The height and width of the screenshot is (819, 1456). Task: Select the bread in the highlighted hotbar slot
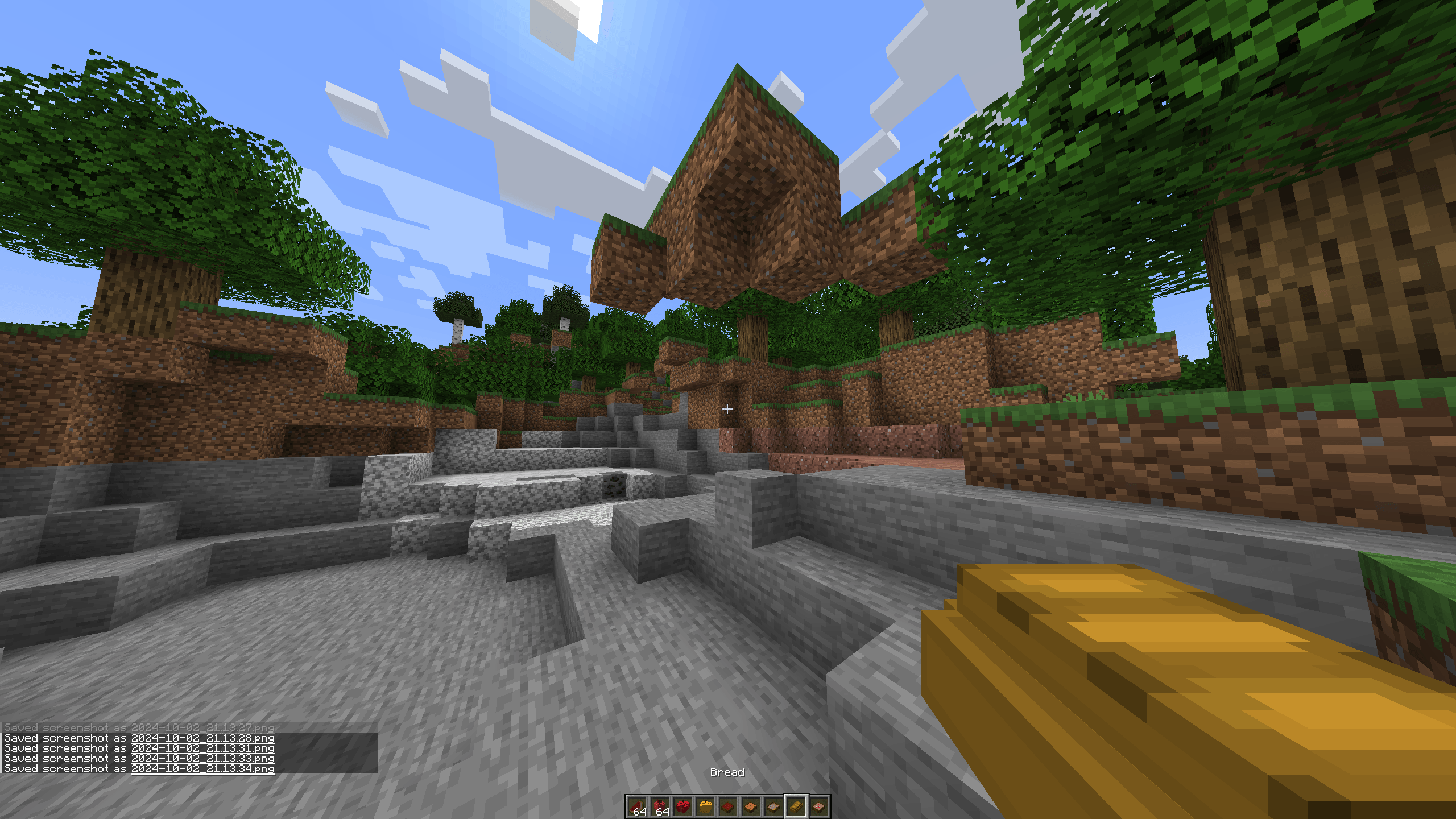pos(796,806)
